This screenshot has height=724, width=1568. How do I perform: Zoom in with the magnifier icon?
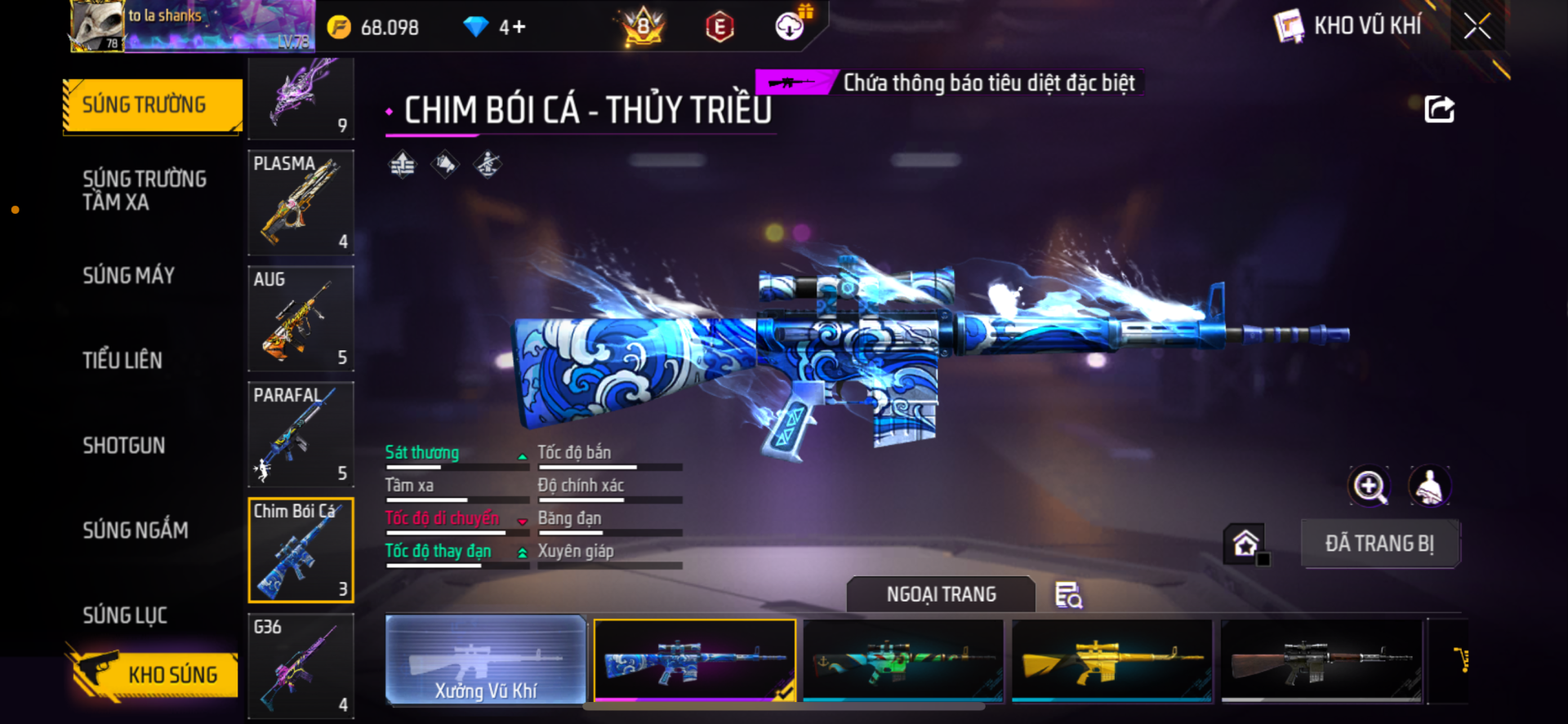(x=1369, y=486)
